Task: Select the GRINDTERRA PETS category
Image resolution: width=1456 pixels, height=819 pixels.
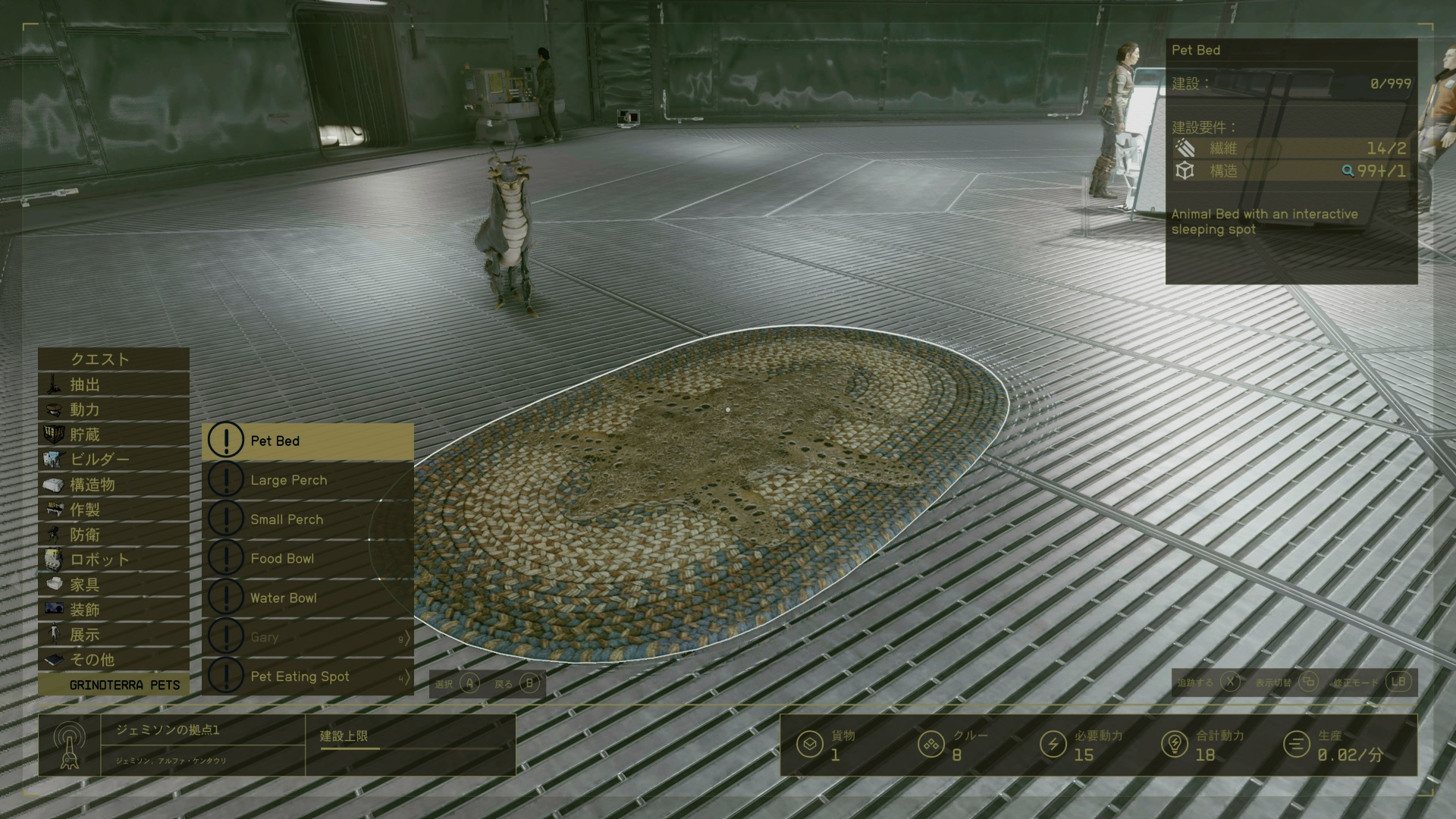Action: pos(114,685)
